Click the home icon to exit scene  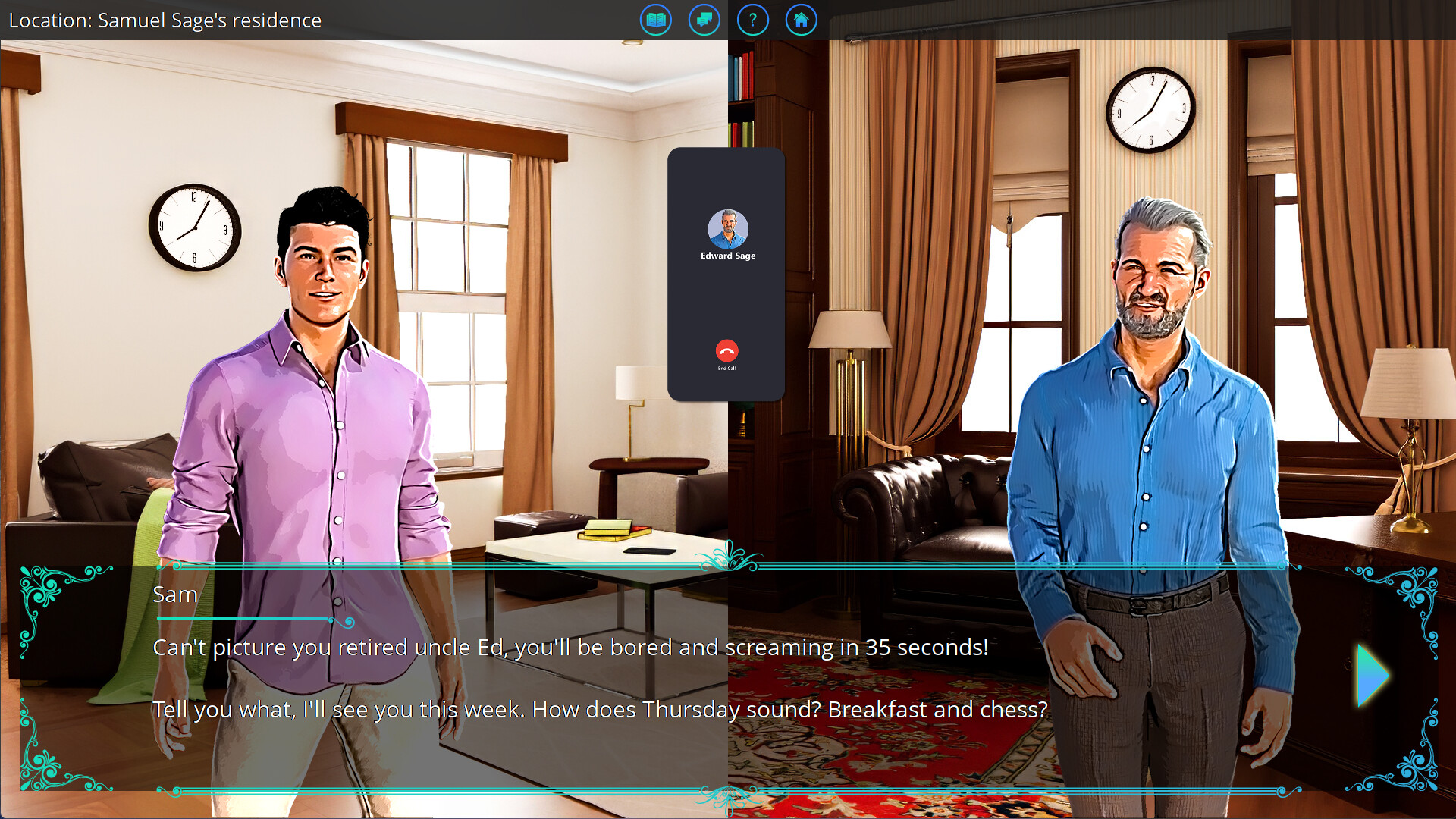click(801, 20)
